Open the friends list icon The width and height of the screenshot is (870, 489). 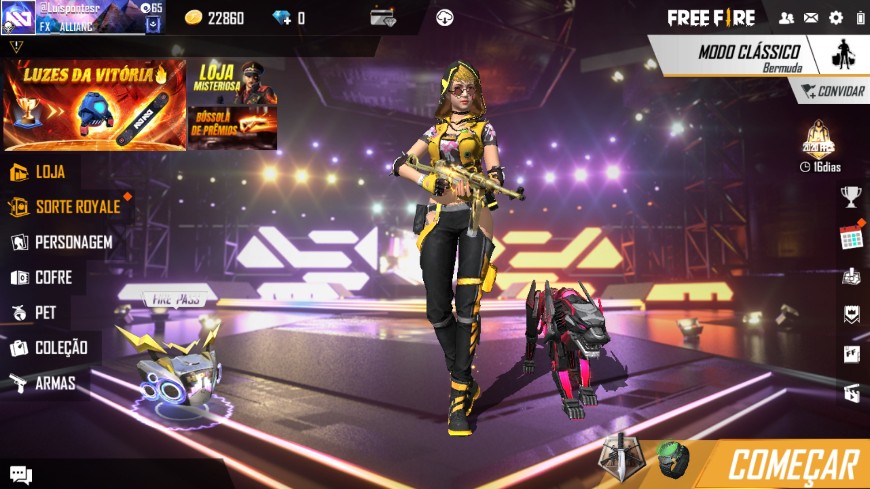786,18
